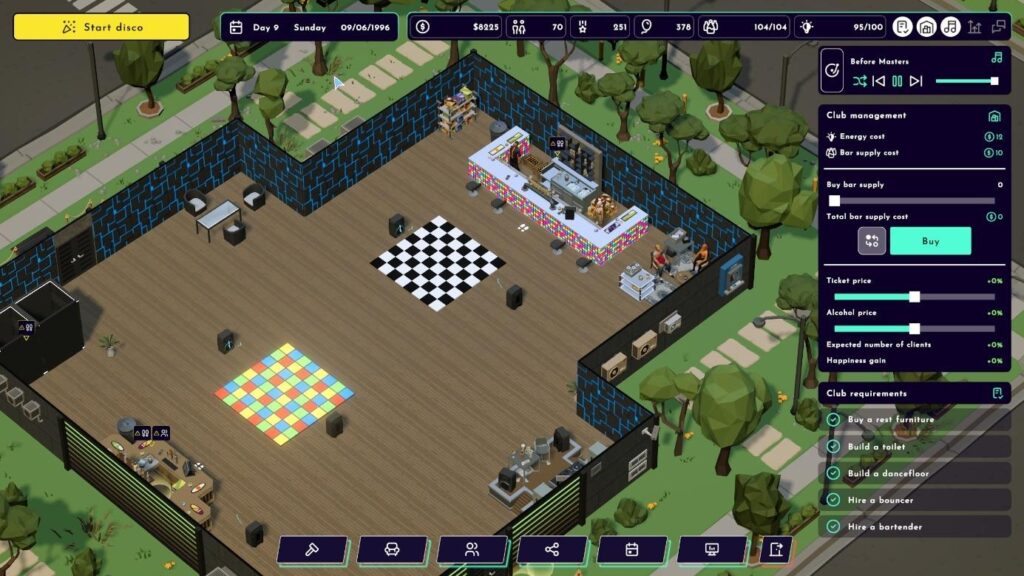Viewport: 1024px width, 576px height.
Task: Adjust the buy bar supply slider
Action: [835, 201]
